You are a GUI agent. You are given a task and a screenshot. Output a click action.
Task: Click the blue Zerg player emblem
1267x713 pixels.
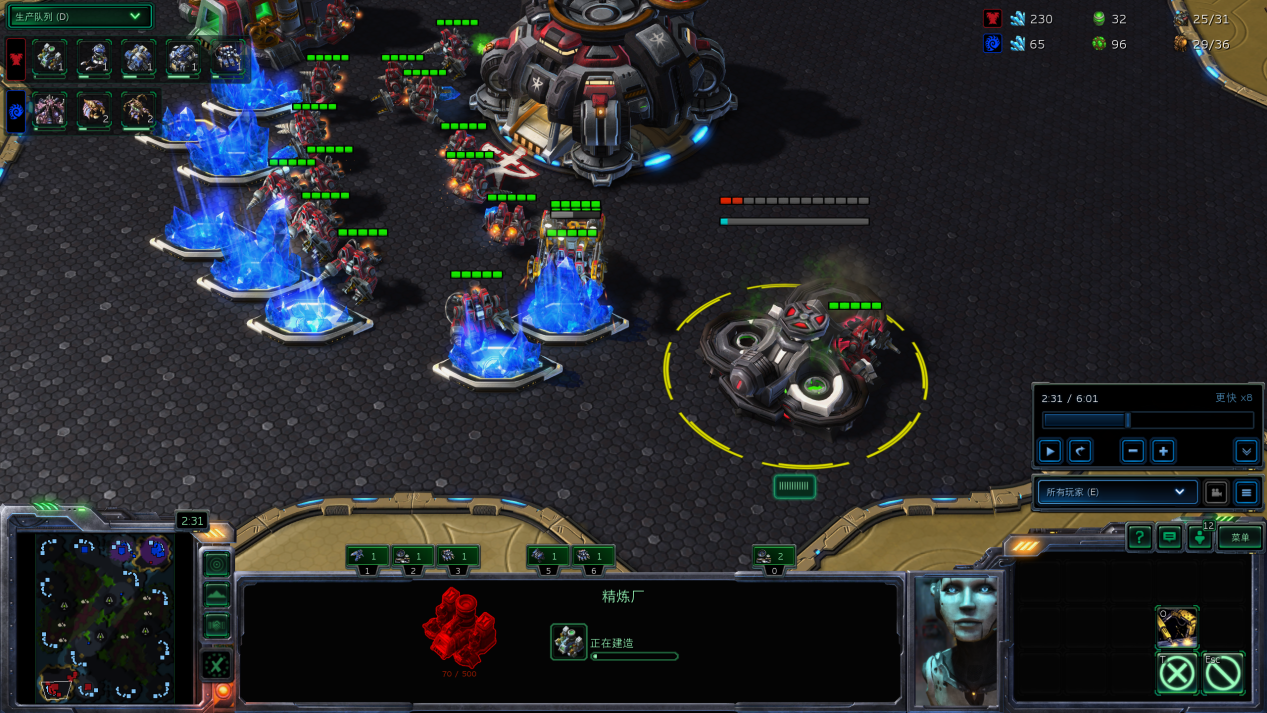point(16,111)
